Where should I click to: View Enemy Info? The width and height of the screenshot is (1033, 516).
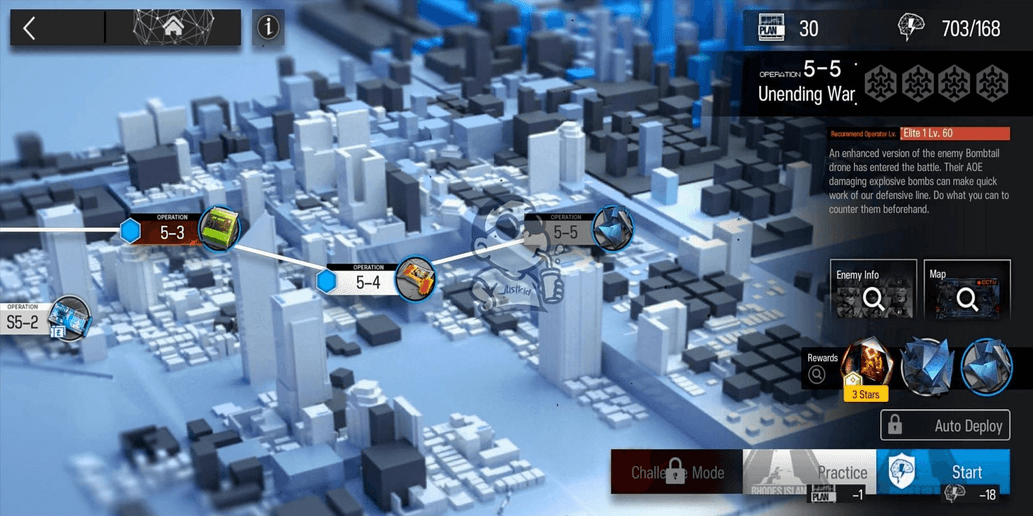(873, 289)
